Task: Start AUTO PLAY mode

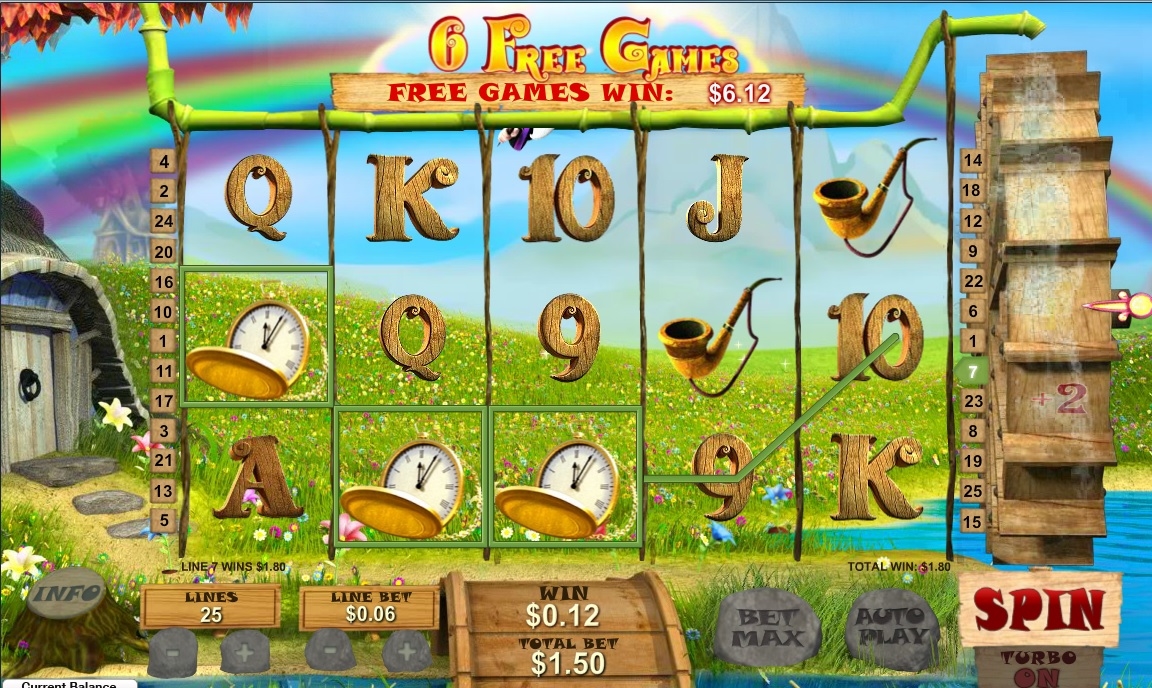Action: (892, 628)
